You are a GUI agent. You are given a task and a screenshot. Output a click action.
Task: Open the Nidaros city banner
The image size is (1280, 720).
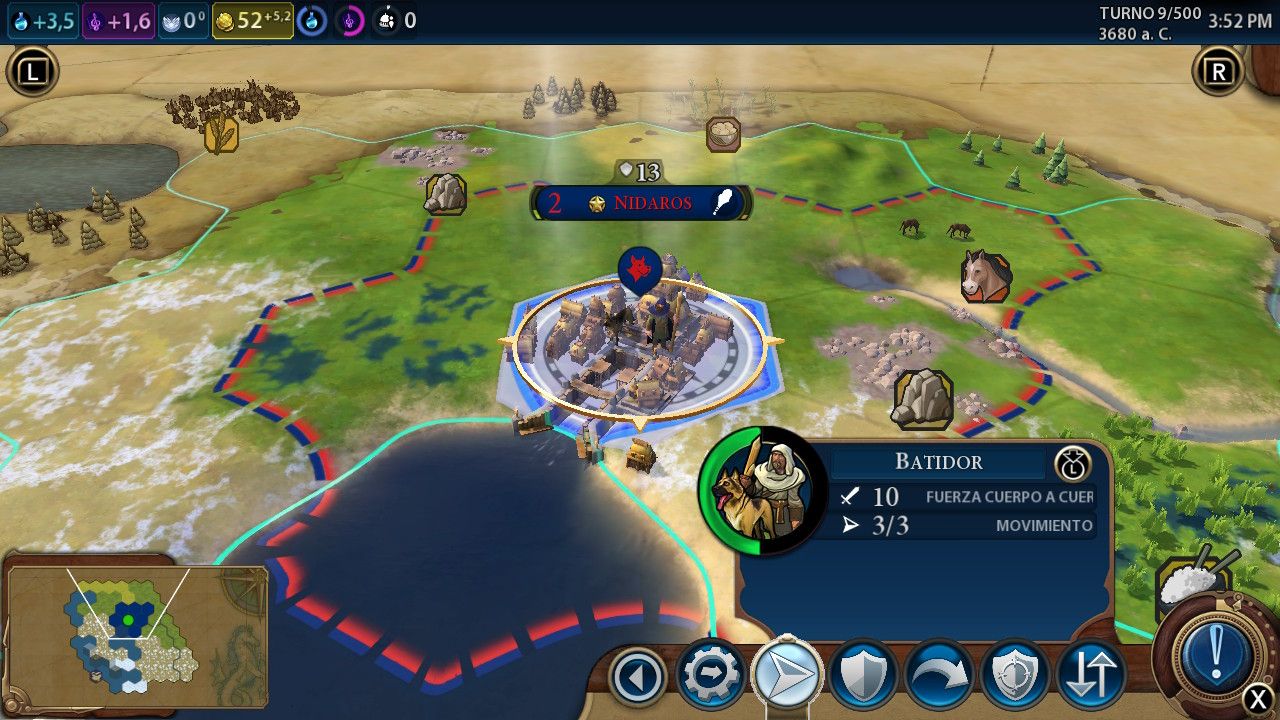click(x=640, y=203)
